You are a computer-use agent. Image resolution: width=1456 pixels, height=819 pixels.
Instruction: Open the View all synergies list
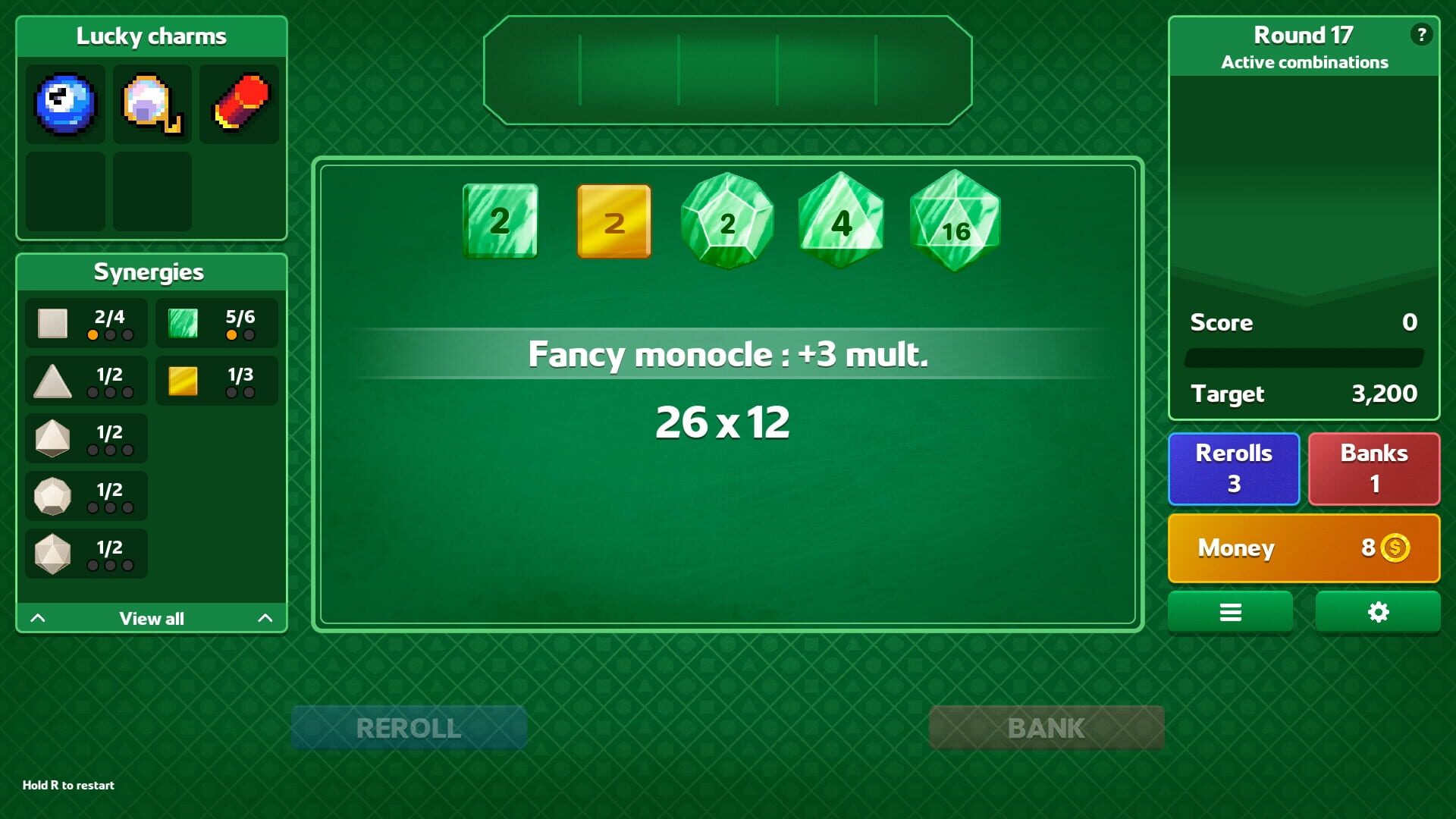point(150,618)
